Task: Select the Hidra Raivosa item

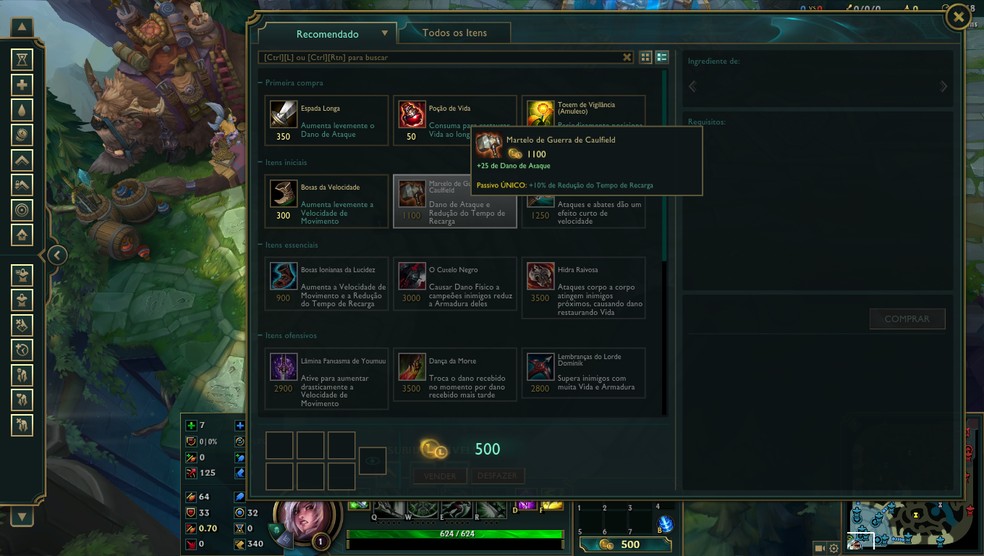Action: tap(583, 287)
